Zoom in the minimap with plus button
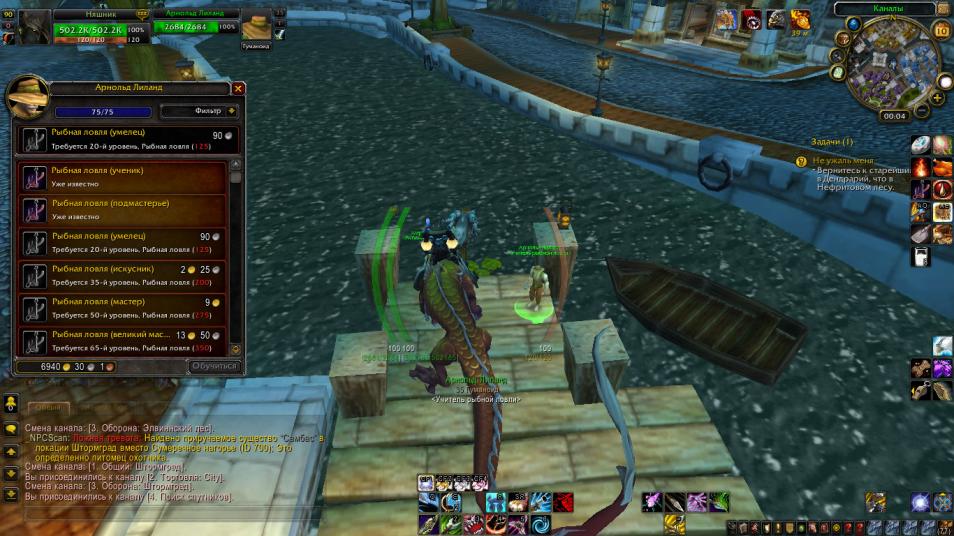The width and height of the screenshot is (954, 536). tap(938, 98)
